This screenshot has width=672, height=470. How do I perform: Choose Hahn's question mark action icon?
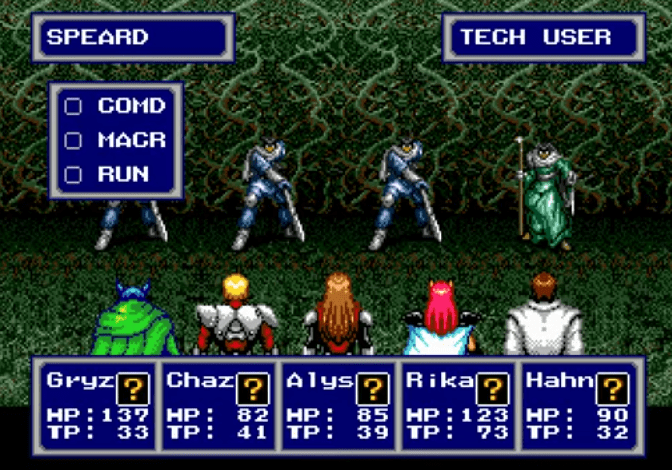click(x=612, y=388)
